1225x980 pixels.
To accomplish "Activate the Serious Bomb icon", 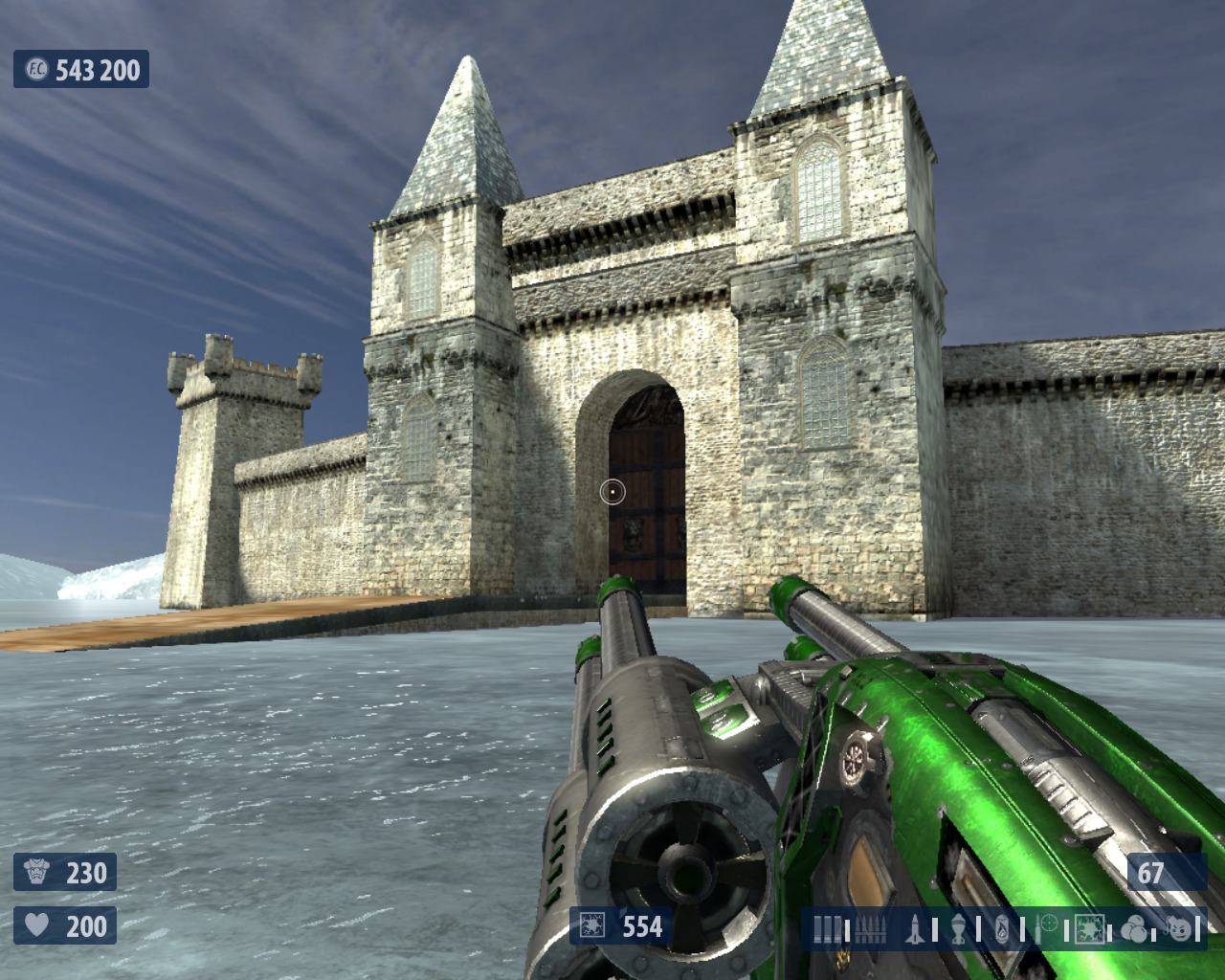I will [x=1179, y=928].
